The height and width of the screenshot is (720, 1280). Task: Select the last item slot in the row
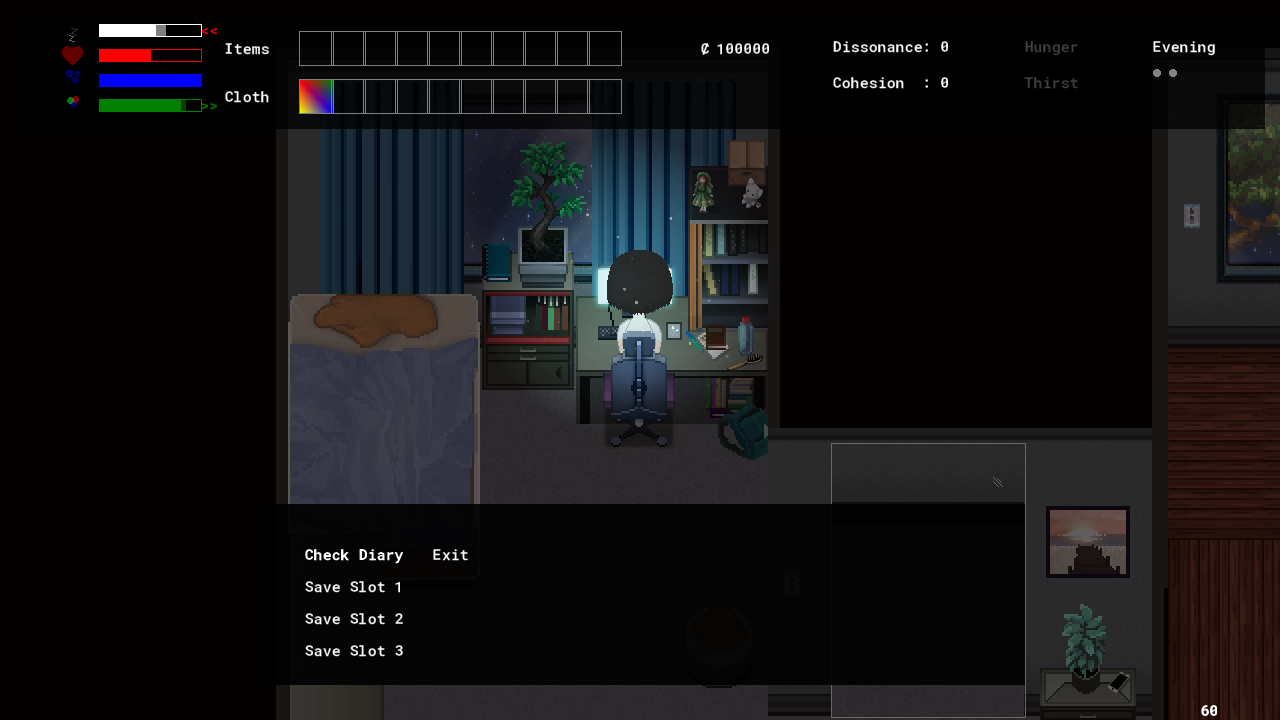(605, 48)
